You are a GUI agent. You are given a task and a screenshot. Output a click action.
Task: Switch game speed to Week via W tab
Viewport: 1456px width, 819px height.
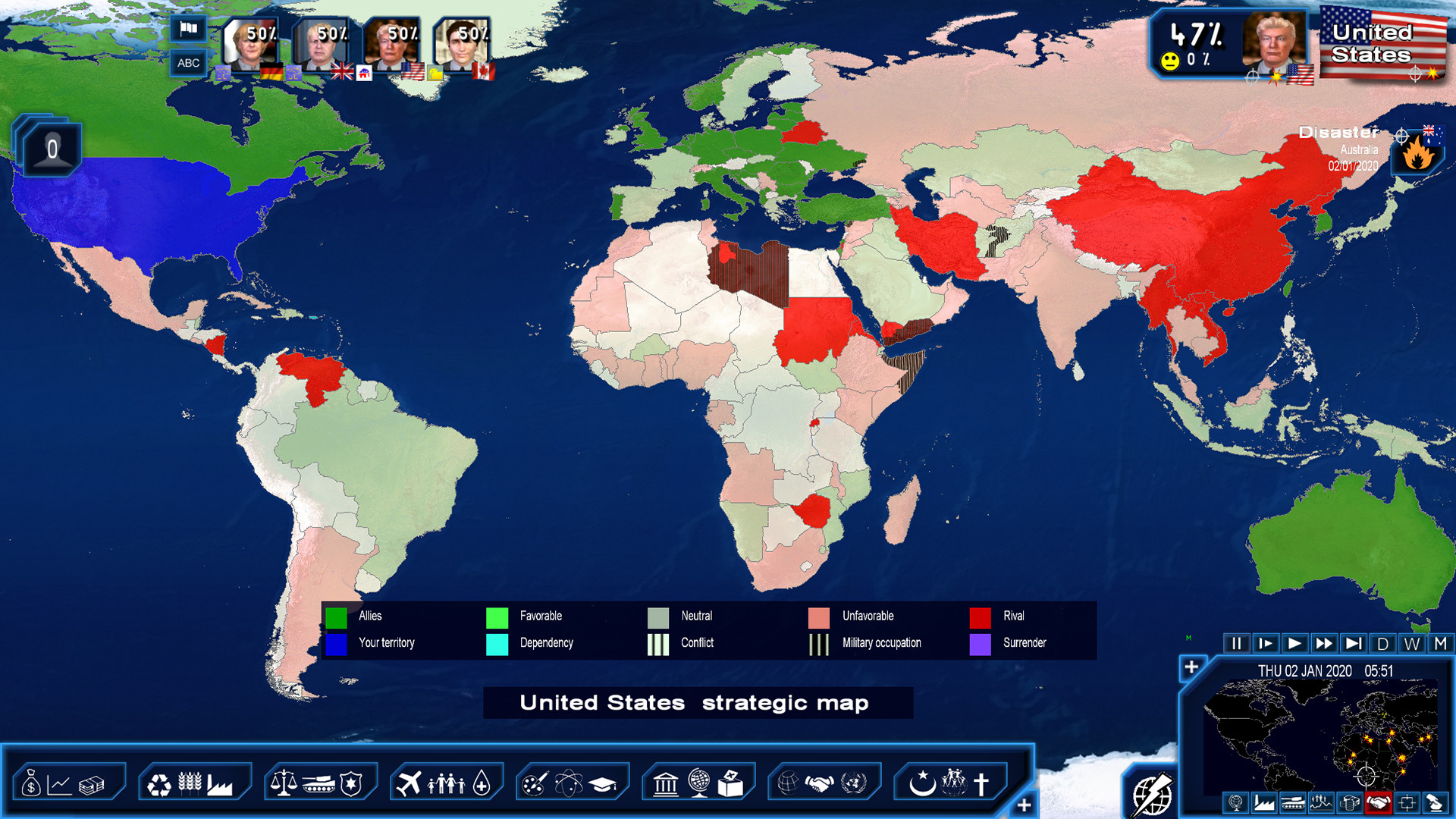pyautogui.click(x=1411, y=644)
